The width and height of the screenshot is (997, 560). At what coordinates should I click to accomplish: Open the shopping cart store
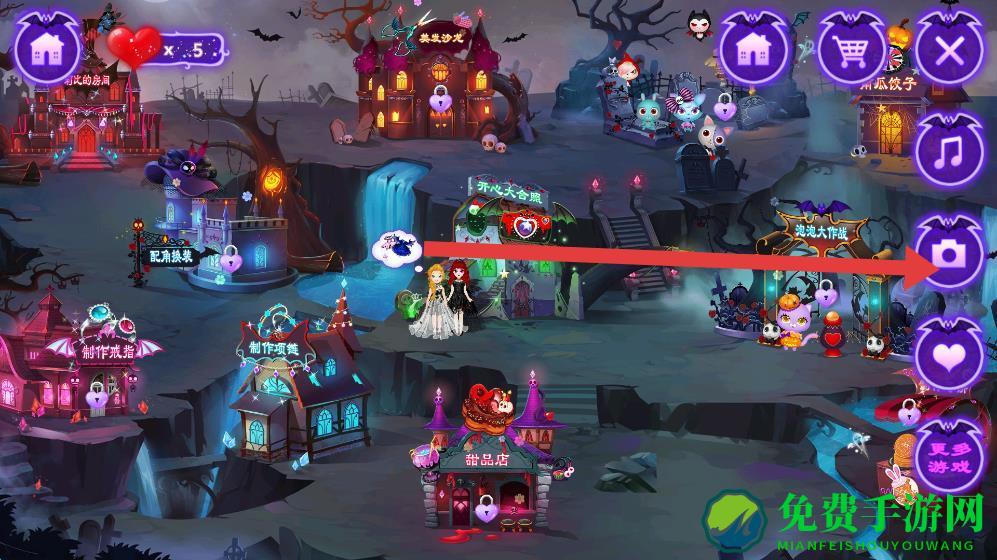click(x=852, y=49)
